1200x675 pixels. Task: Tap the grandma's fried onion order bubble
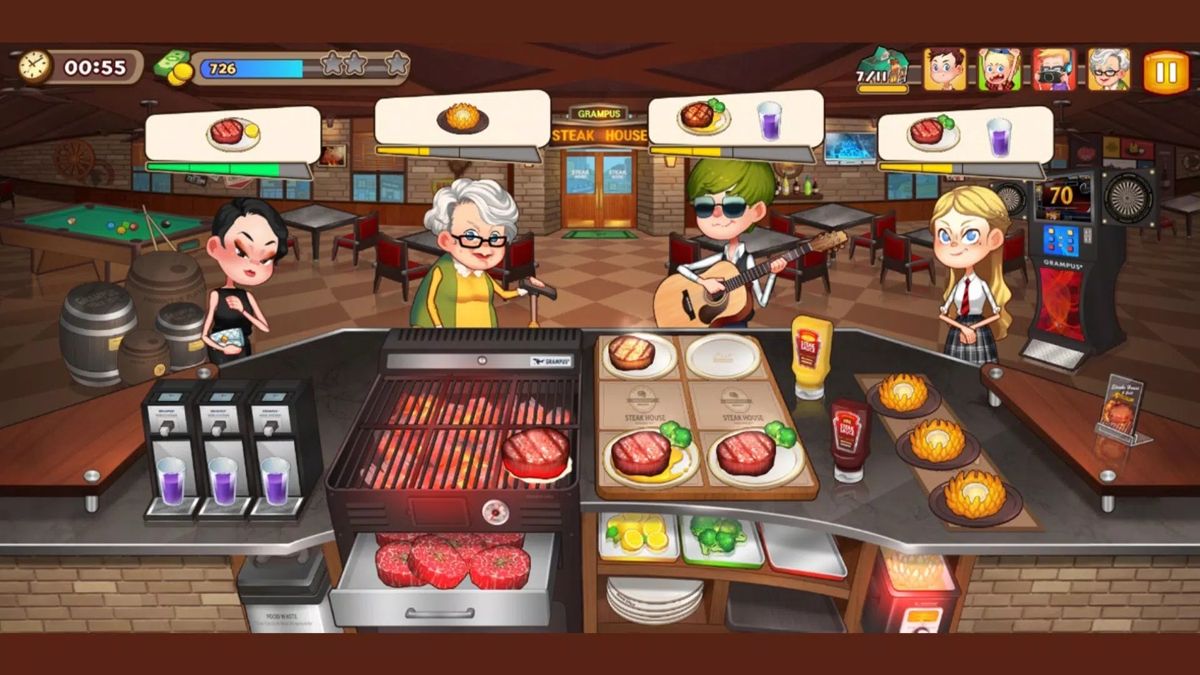pos(462,119)
